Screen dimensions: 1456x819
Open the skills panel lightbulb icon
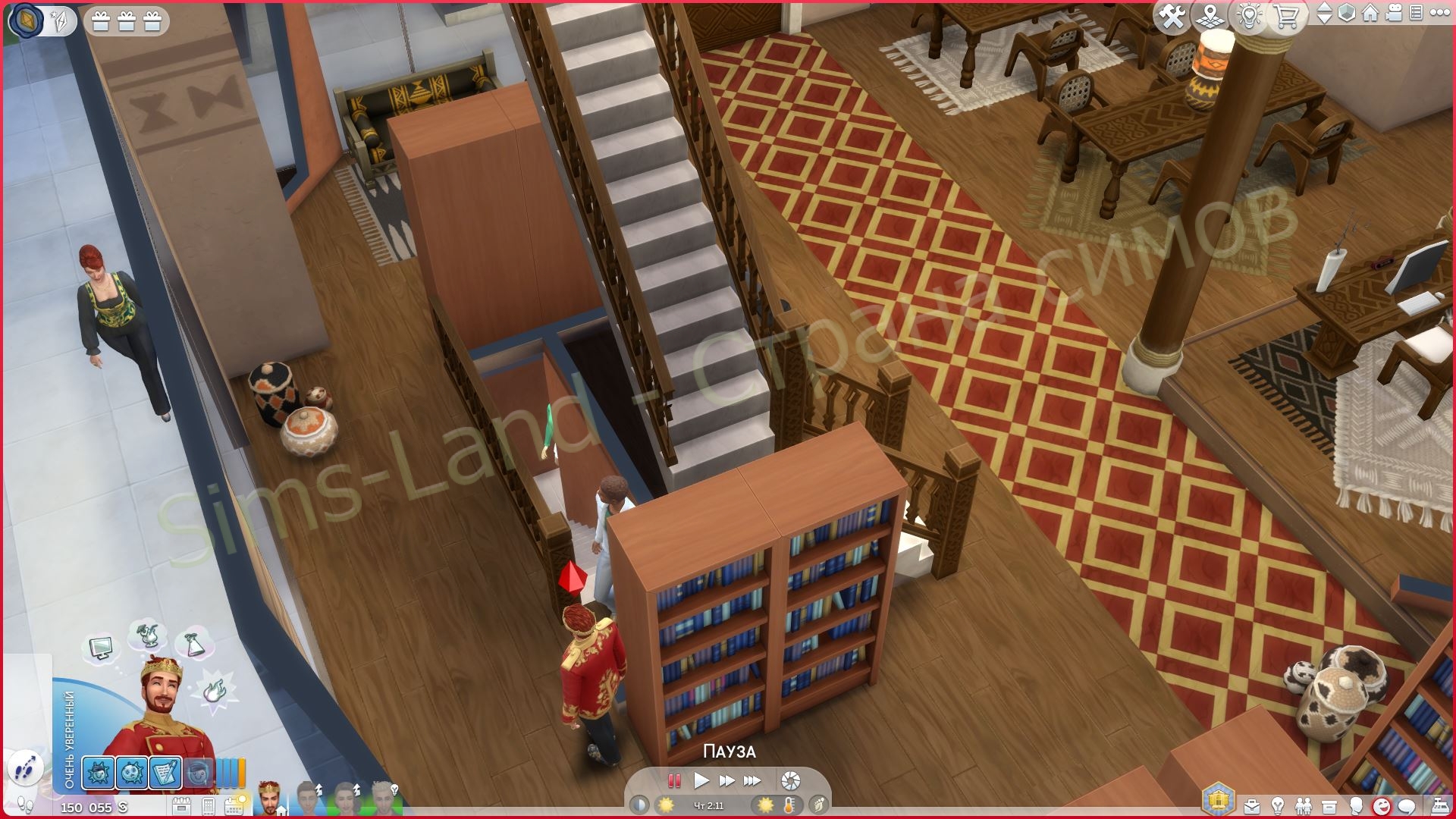click(x=1277, y=805)
